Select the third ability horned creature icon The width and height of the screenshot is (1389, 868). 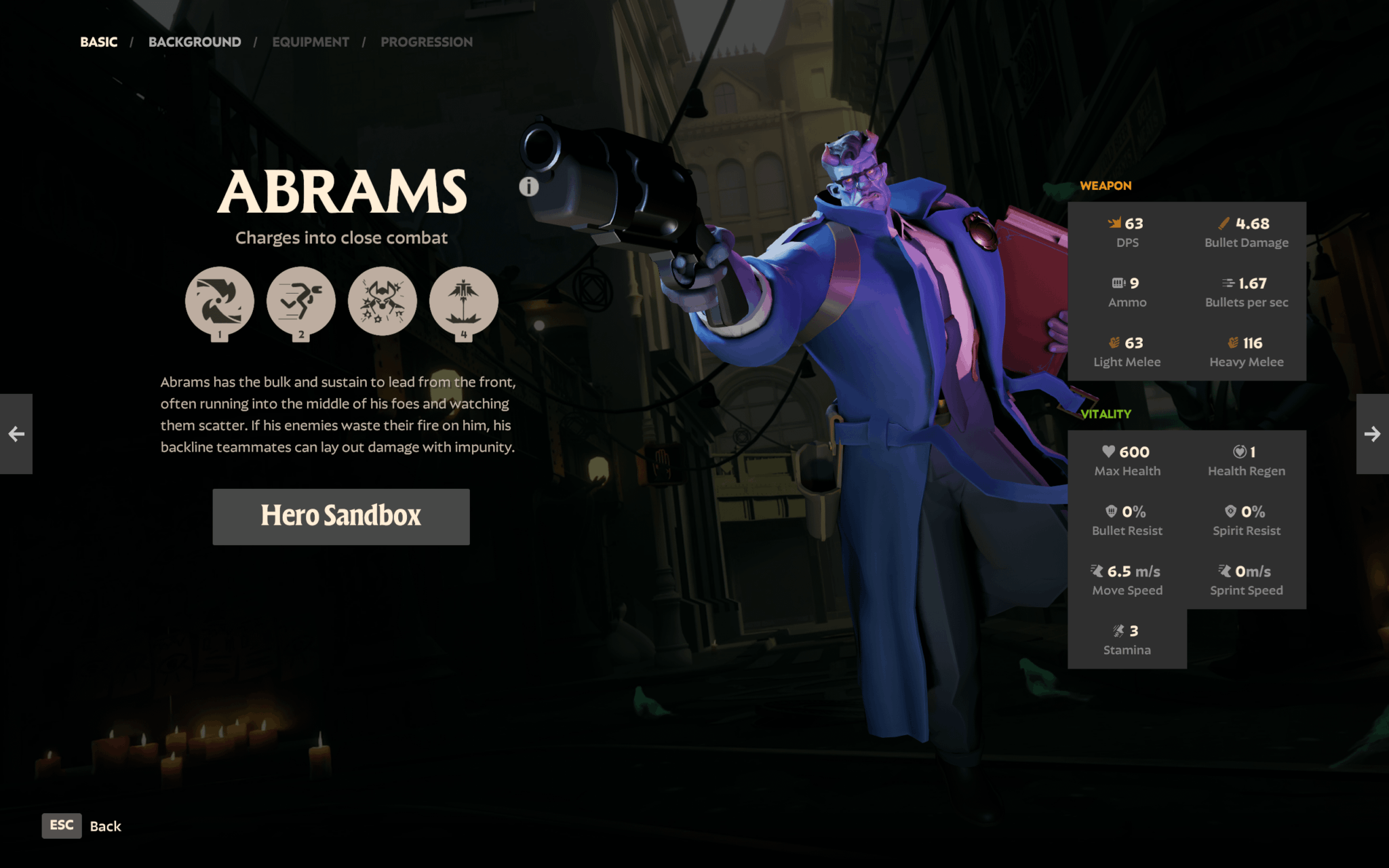point(383,301)
